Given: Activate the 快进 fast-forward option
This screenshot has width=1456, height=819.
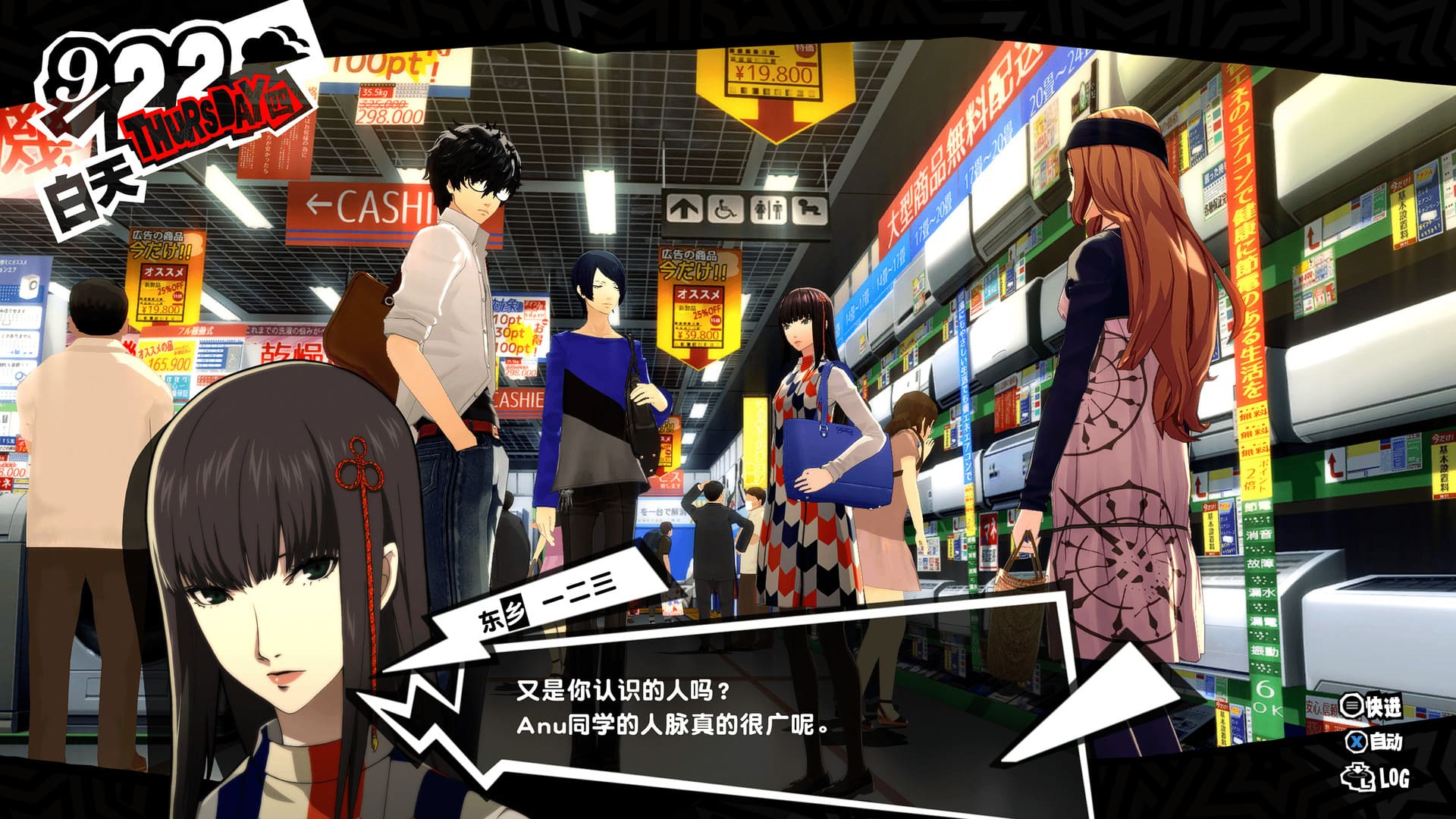Looking at the screenshot, I should pos(1371,706).
